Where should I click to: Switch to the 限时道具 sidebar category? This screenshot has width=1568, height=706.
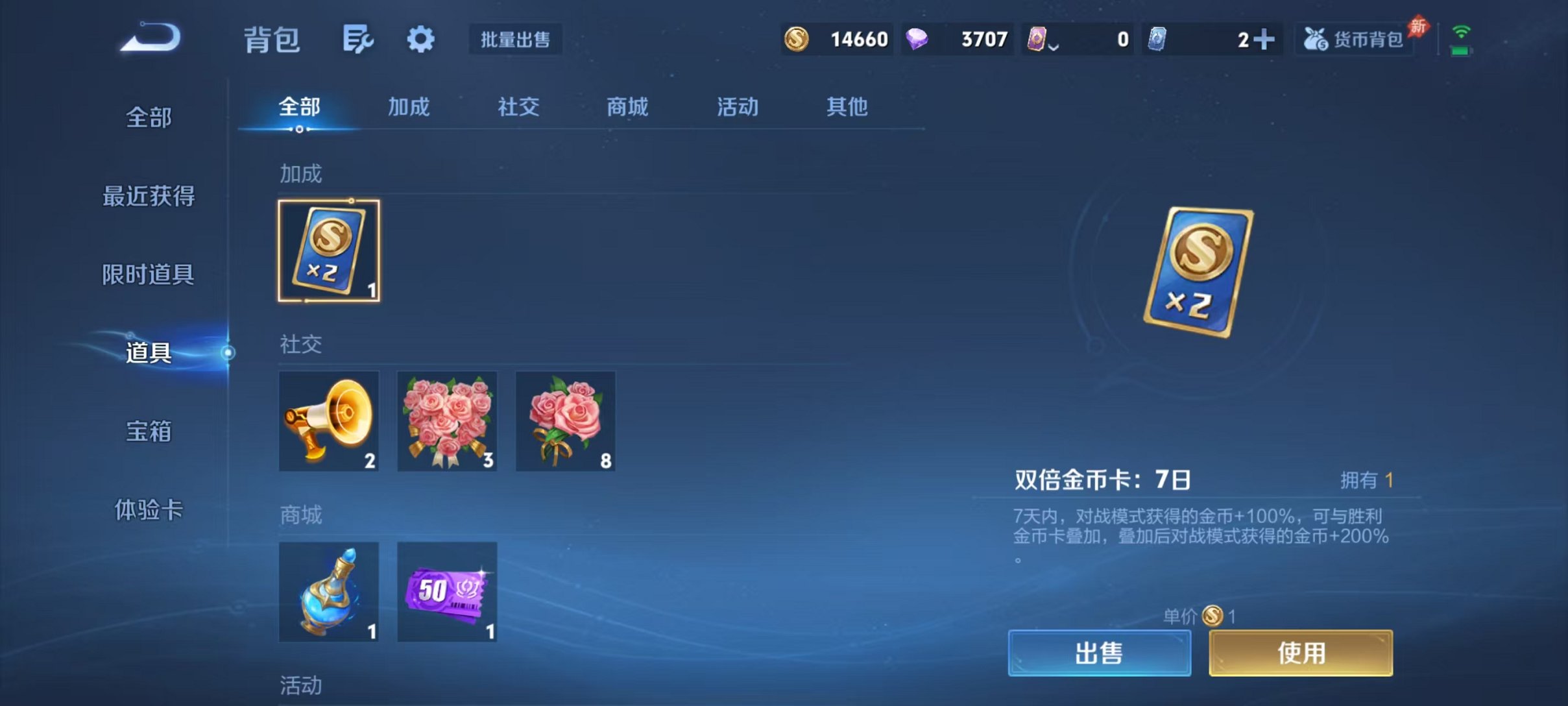tap(148, 273)
